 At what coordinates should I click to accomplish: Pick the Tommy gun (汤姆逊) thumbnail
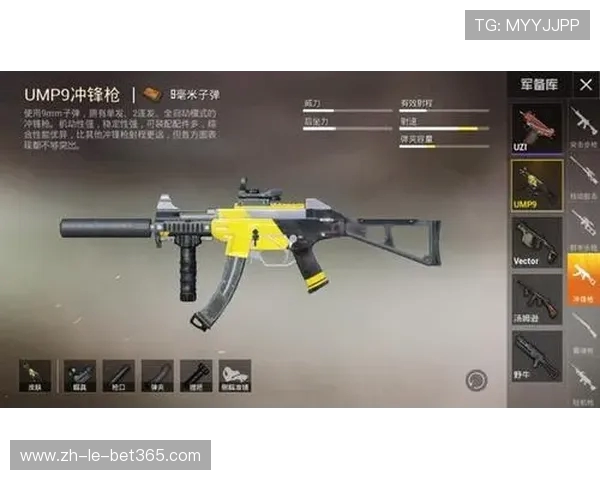[537, 297]
